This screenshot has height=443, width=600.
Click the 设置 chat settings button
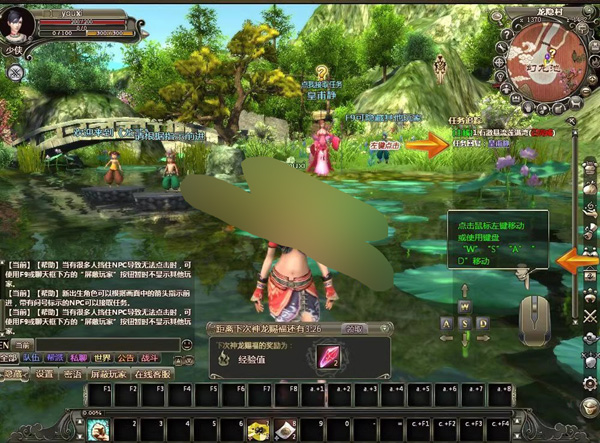44,373
